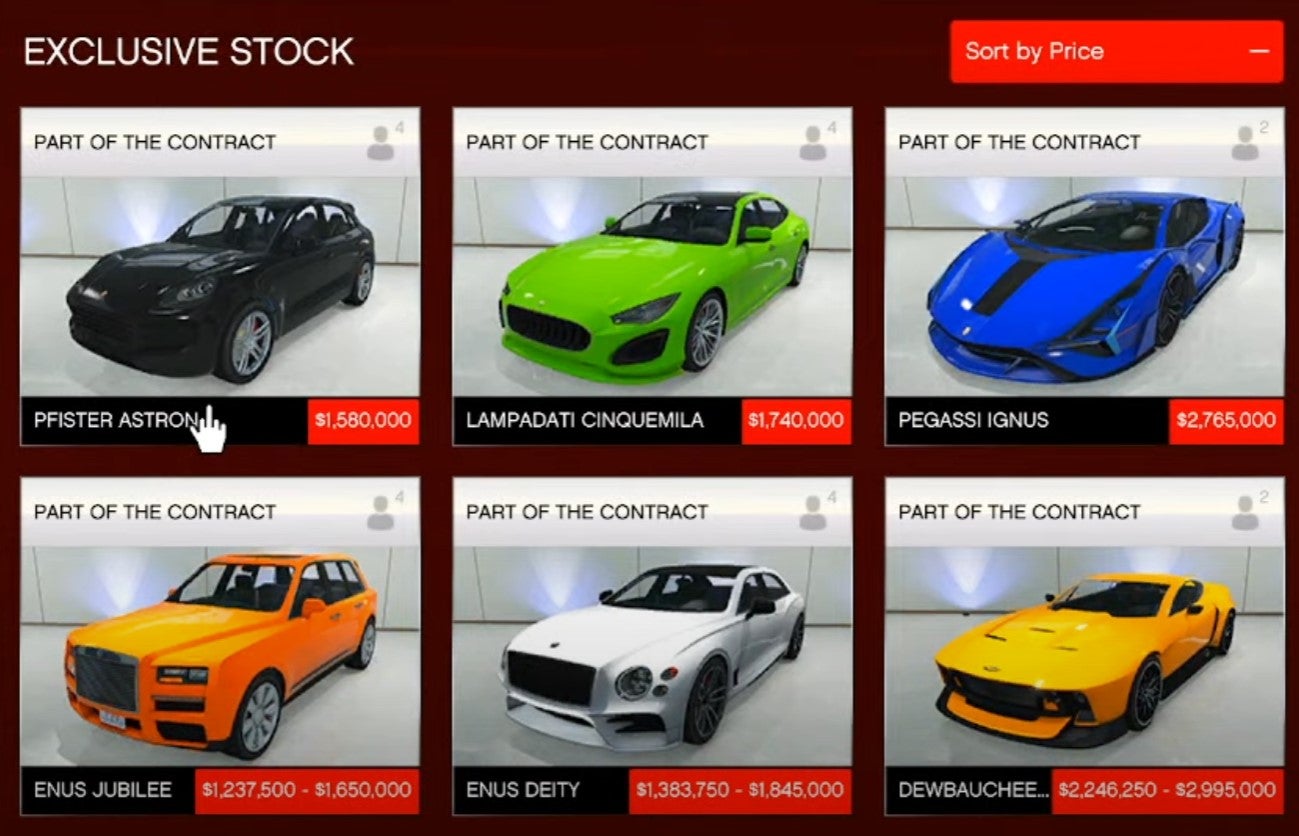
Task: Click the Enus Deity price range tag
Action: pos(742,789)
